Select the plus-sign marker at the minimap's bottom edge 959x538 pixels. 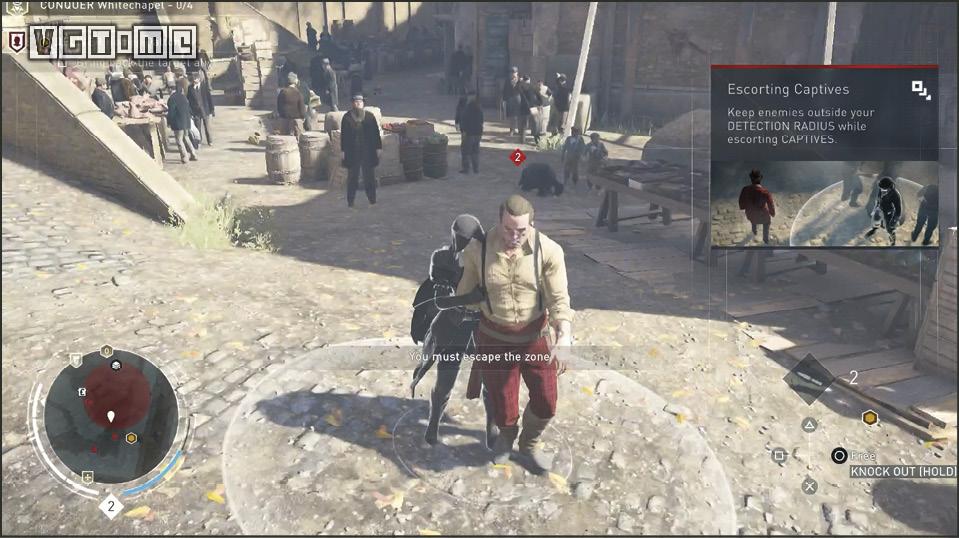(x=88, y=477)
